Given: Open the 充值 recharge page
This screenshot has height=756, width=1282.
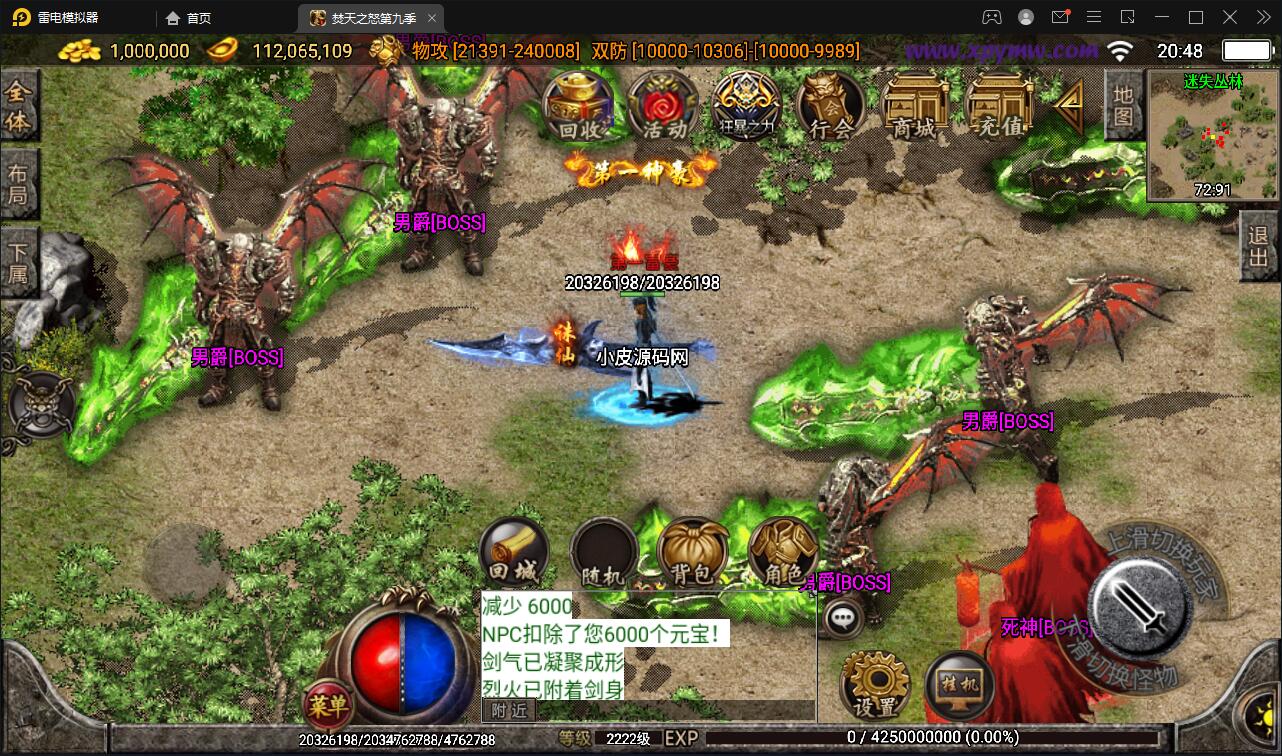Looking at the screenshot, I should [x=999, y=106].
